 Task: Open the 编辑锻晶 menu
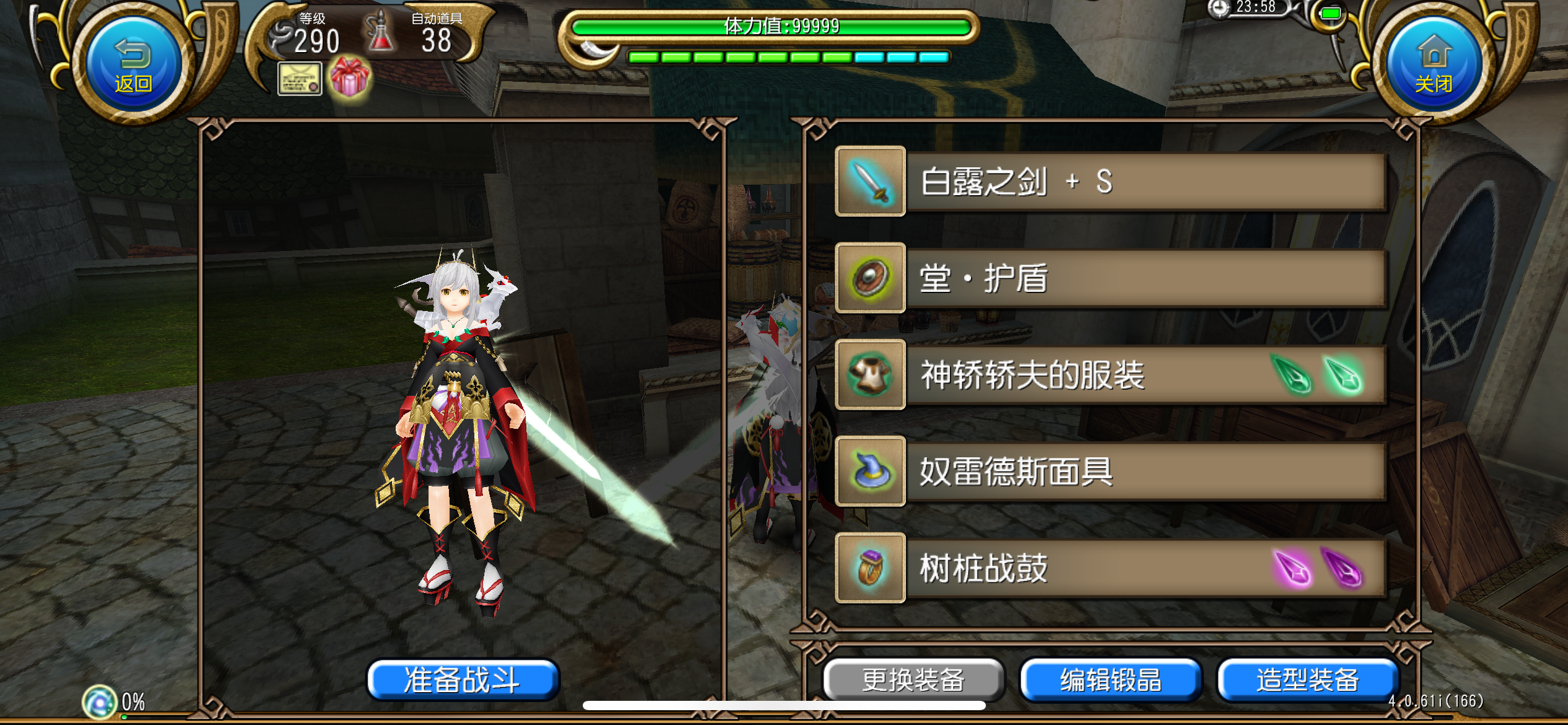(x=1110, y=679)
